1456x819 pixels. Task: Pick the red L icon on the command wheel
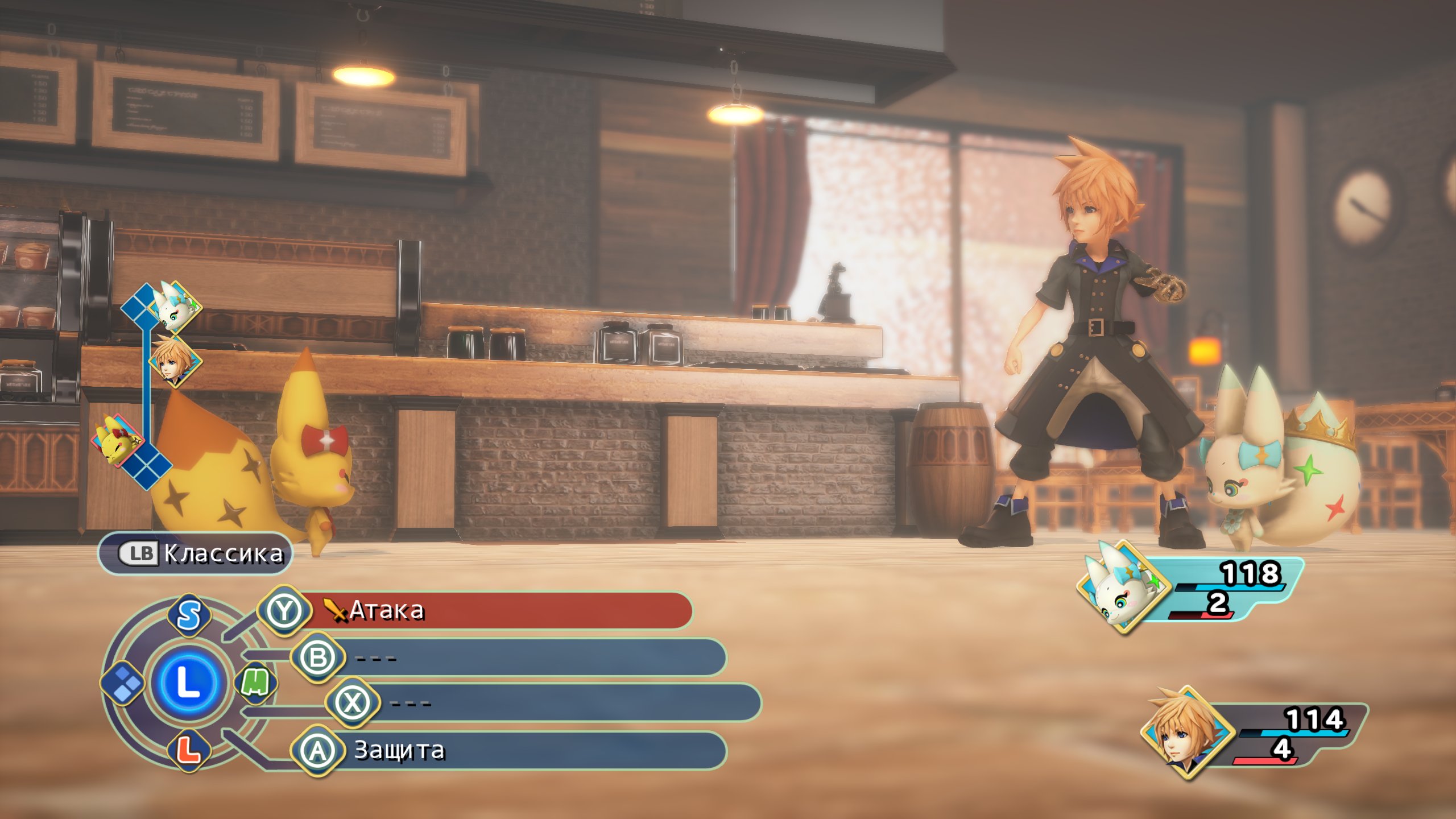click(188, 750)
